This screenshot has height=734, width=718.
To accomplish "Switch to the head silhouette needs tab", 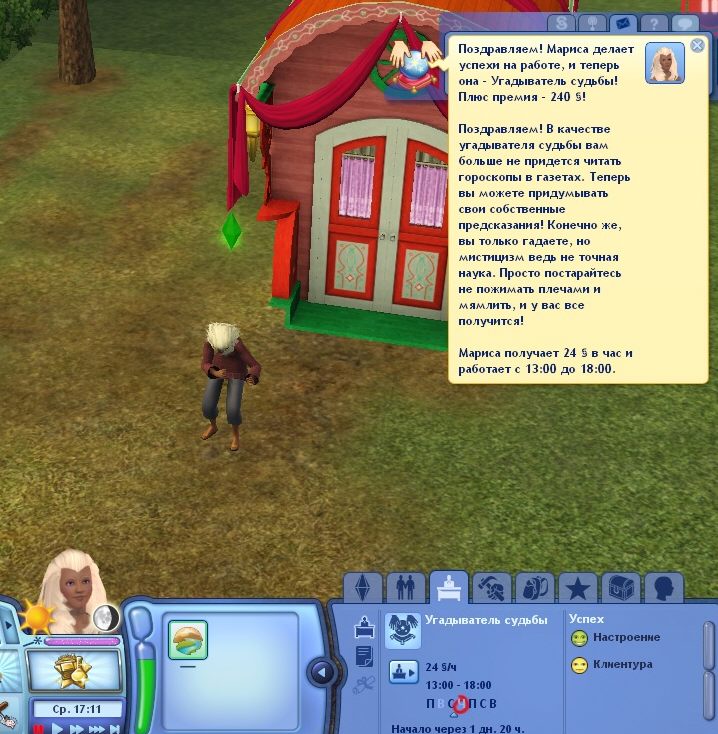I will (x=664, y=586).
